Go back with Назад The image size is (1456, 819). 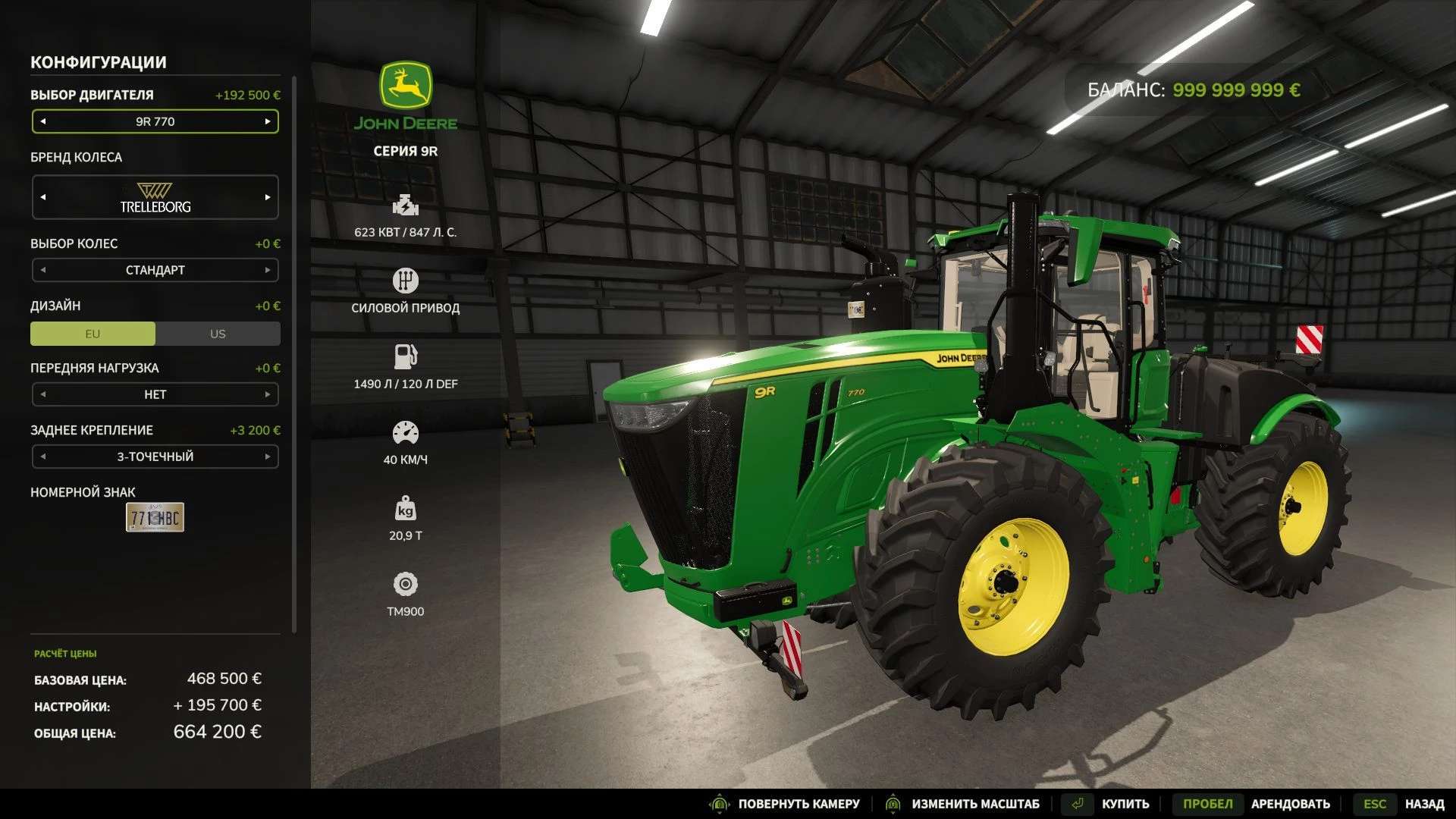pyautogui.click(x=1423, y=804)
